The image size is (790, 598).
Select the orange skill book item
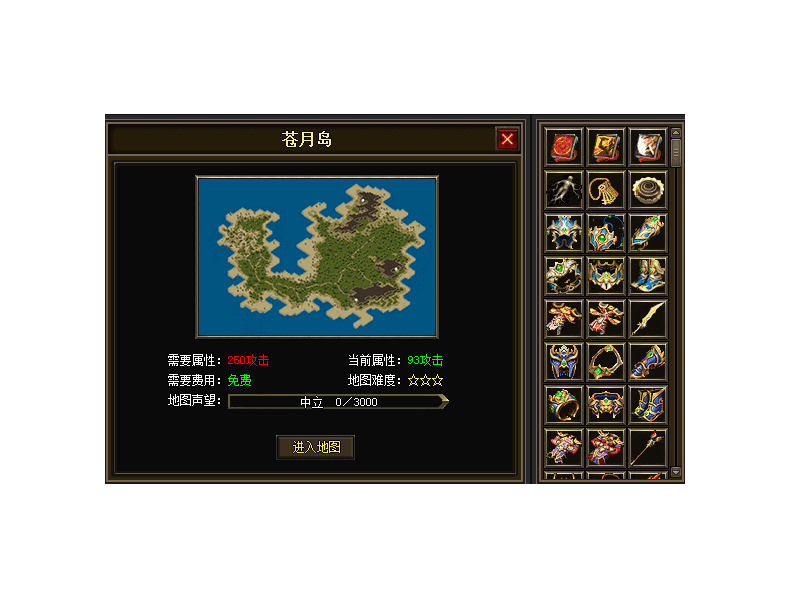tap(606, 147)
